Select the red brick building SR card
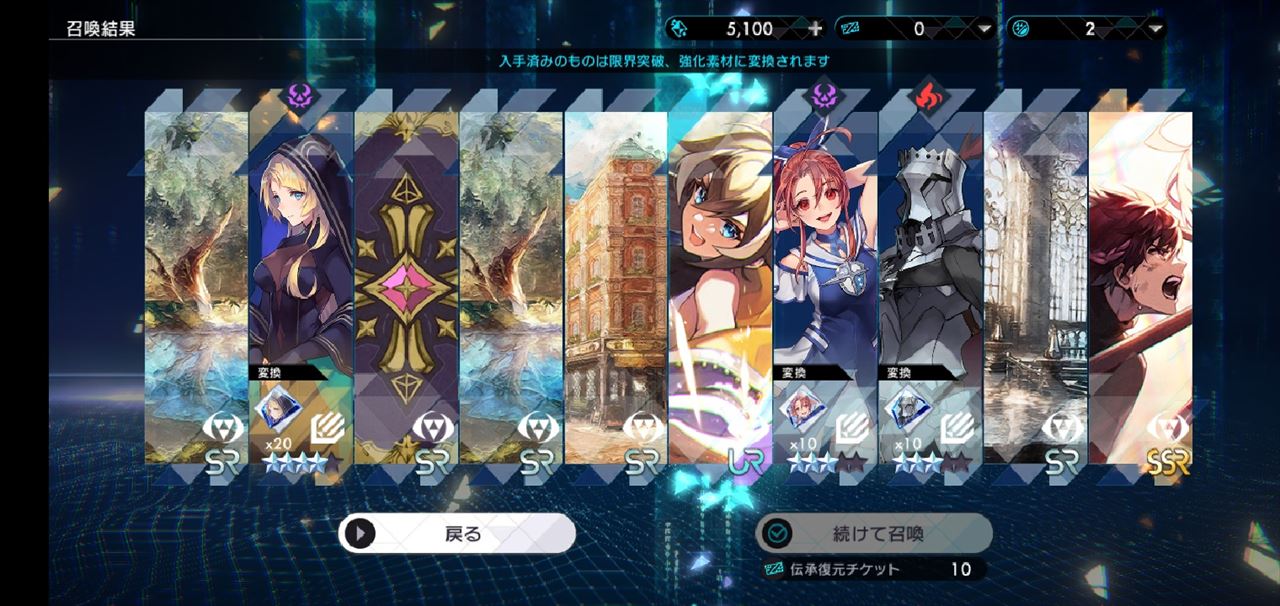The width and height of the screenshot is (1280, 606). pos(616,280)
